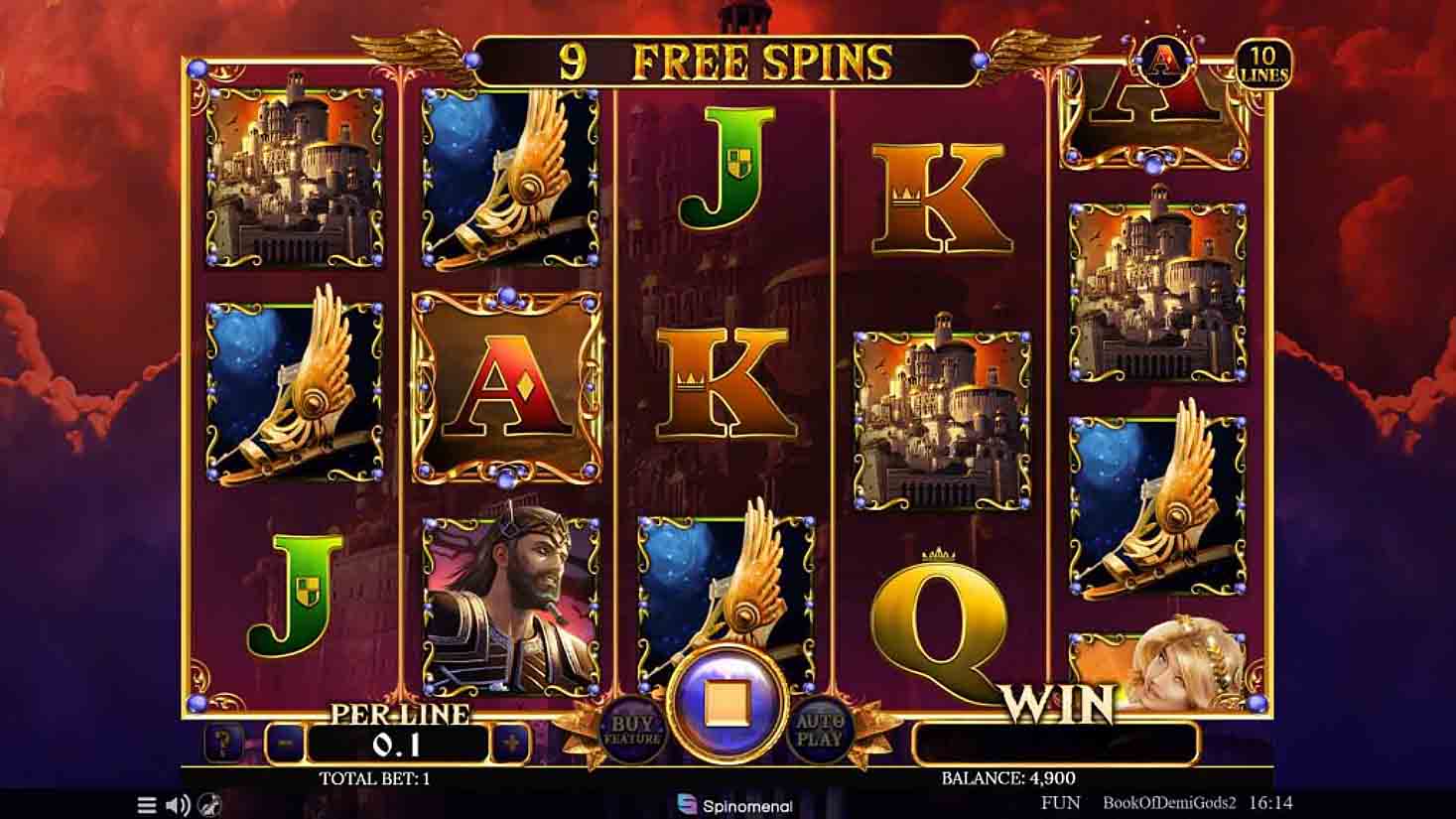Click the 10 Lines badge
Image resolution: width=1456 pixels, height=819 pixels.
1262,64
